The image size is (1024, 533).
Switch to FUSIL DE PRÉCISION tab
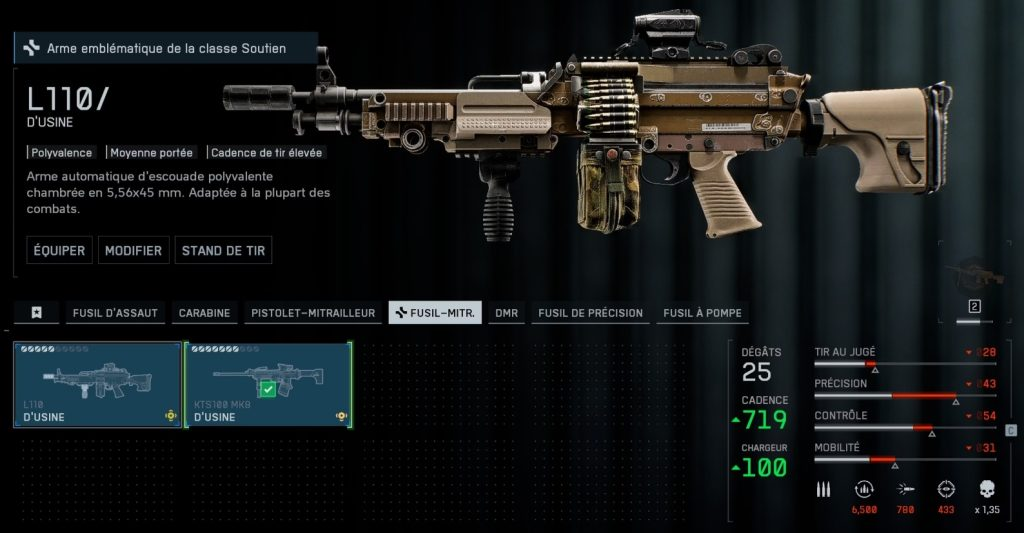pyautogui.click(x=590, y=313)
